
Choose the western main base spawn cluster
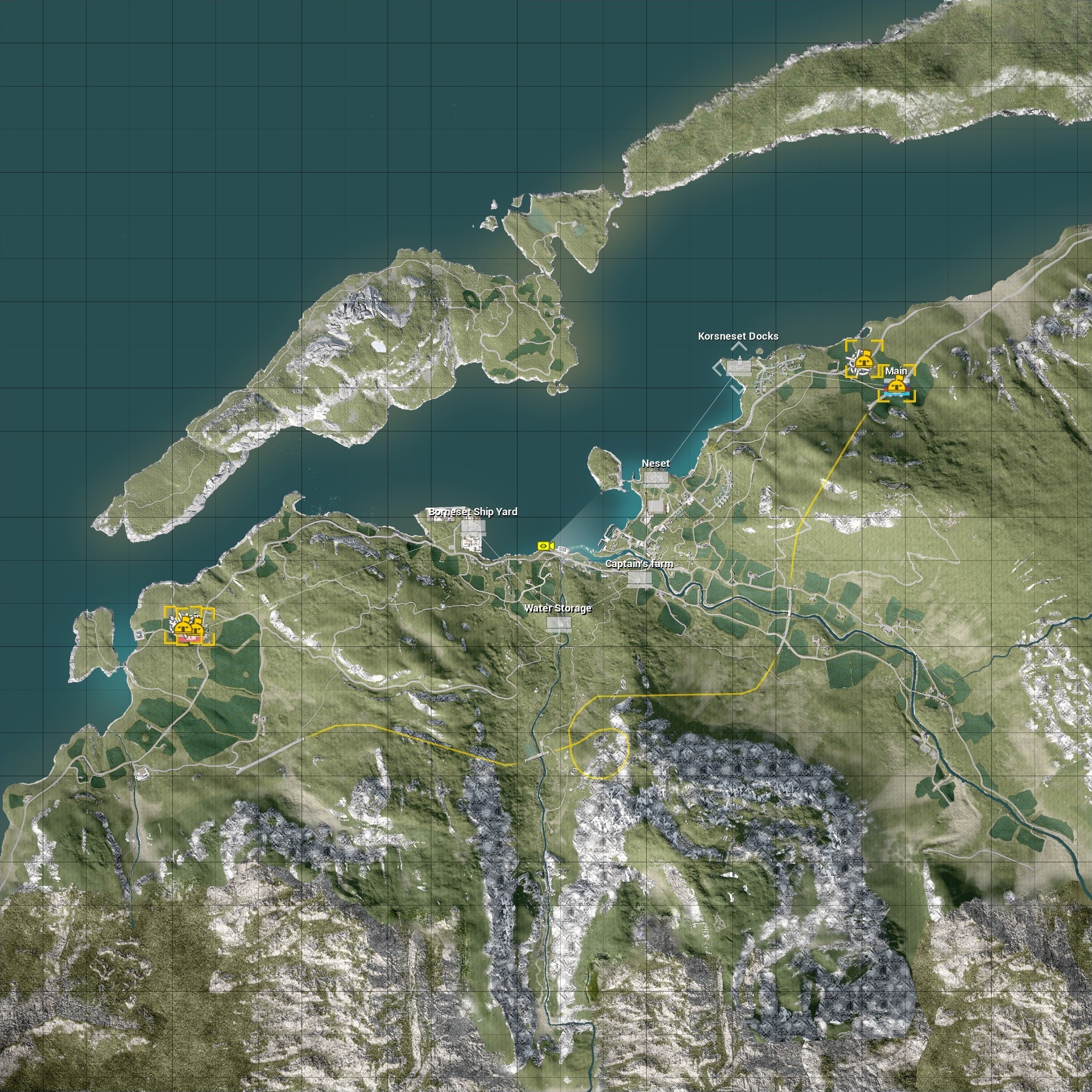[189, 625]
